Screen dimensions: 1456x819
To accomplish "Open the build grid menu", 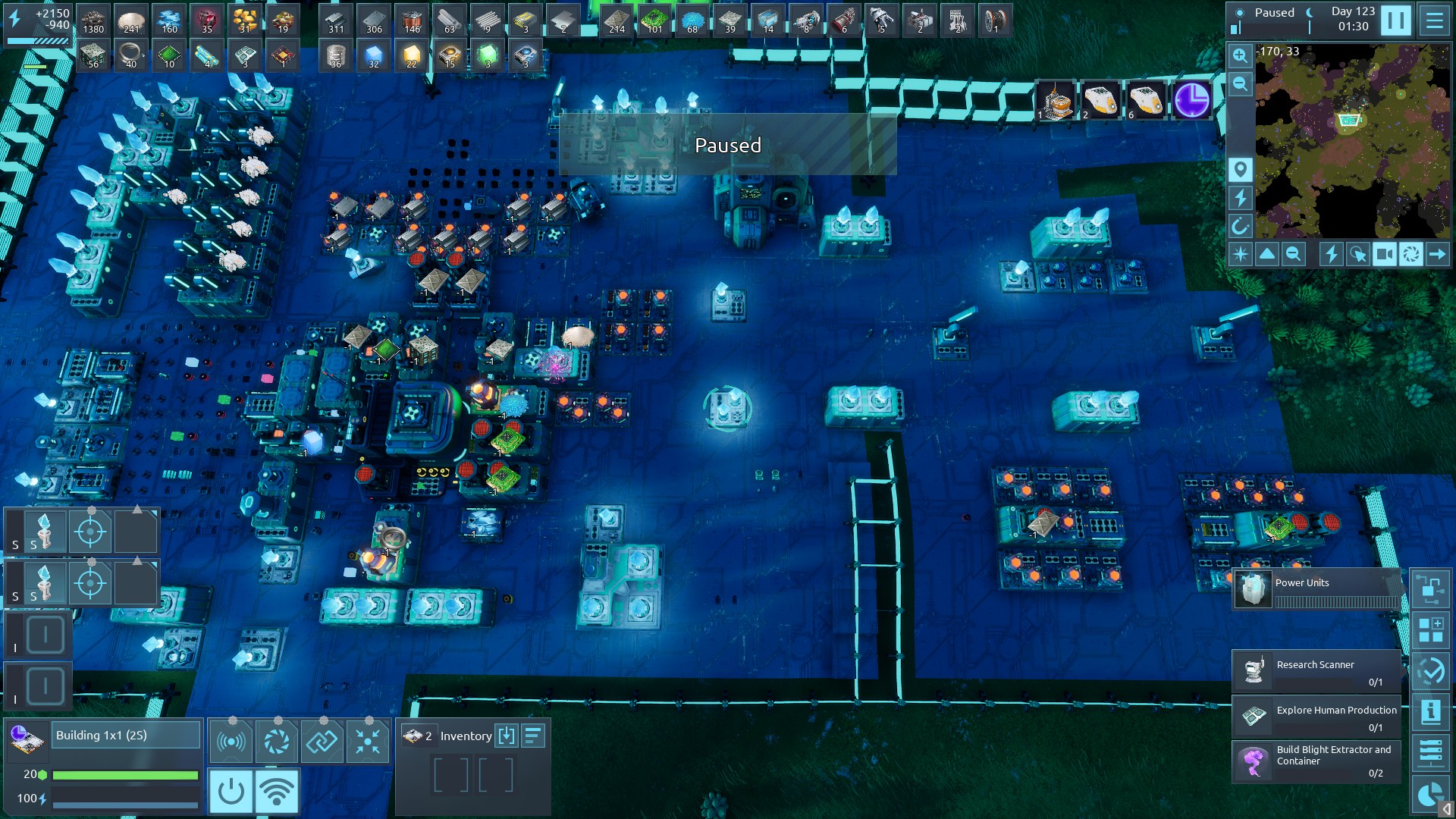I will (1430, 629).
